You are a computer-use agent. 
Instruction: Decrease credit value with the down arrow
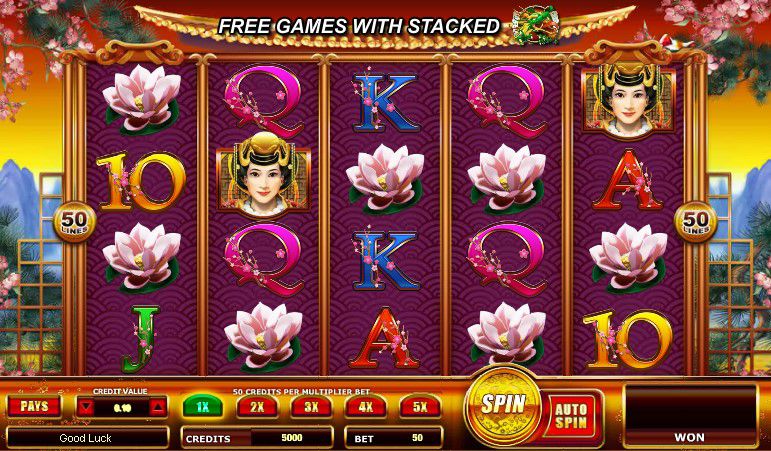coord(87,407)
